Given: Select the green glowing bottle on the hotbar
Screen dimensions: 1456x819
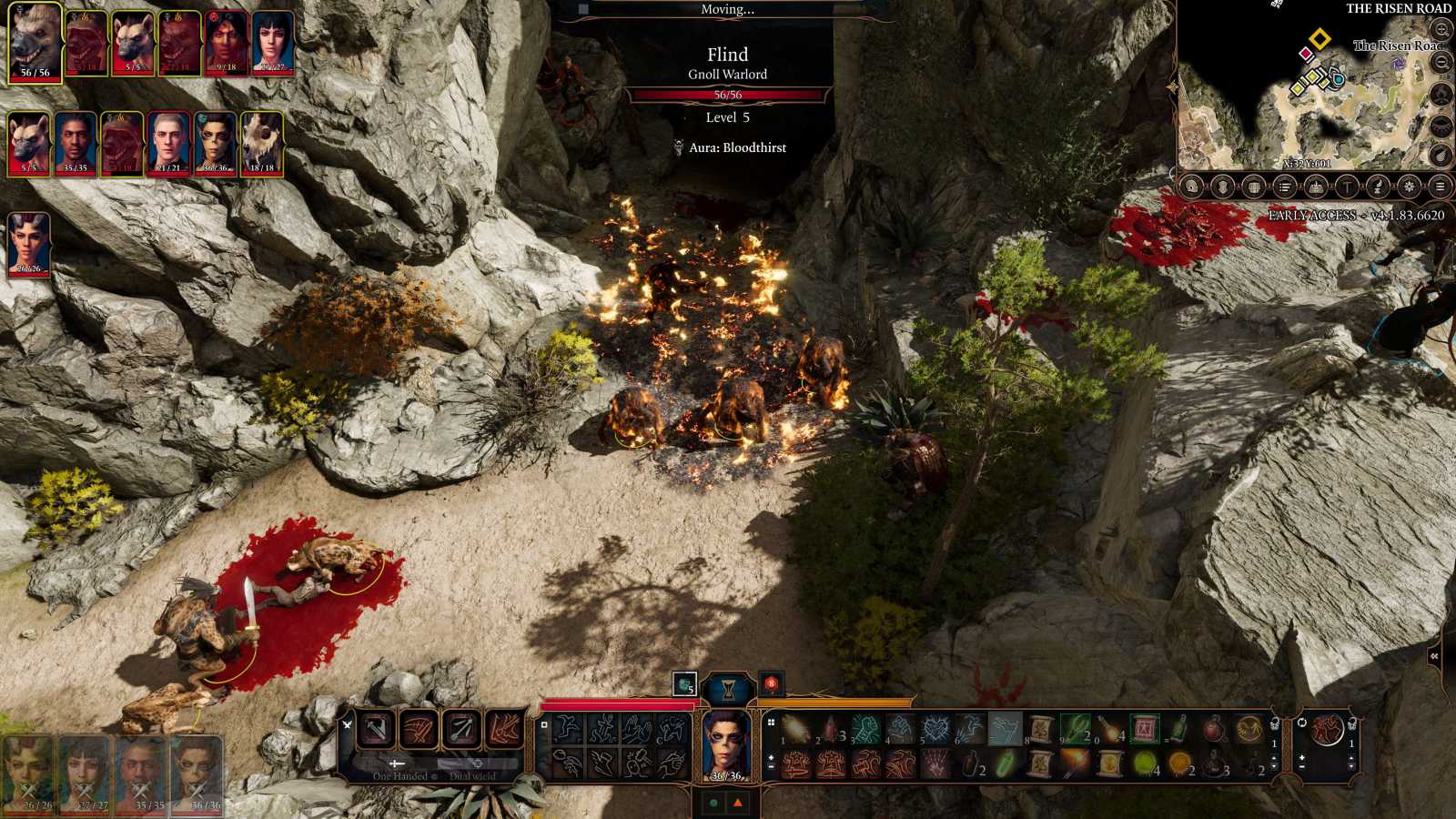Looking at the screenshot, I should coord(1004,763).
